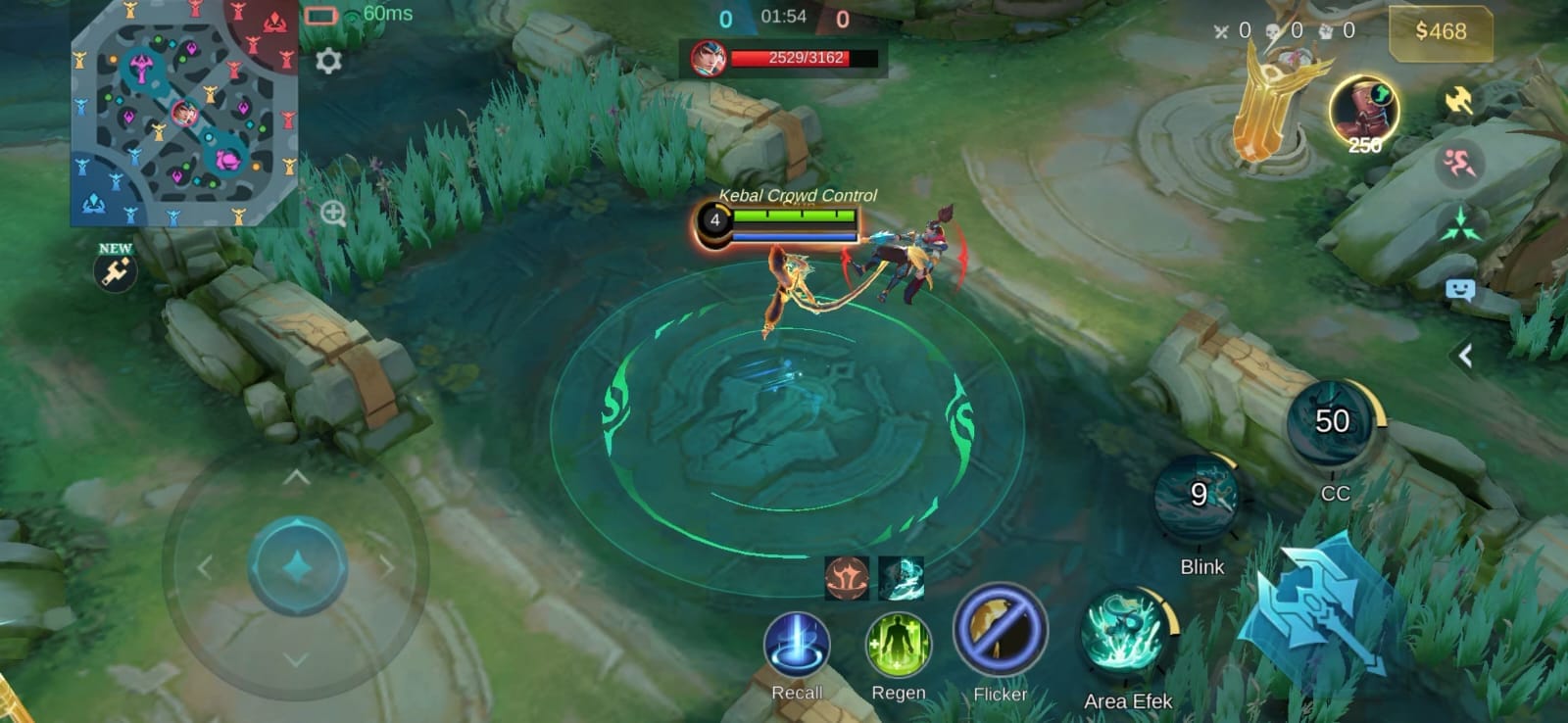Select the green three-pointed icon
The image size is (1568, 723).
pos(1460,224)
